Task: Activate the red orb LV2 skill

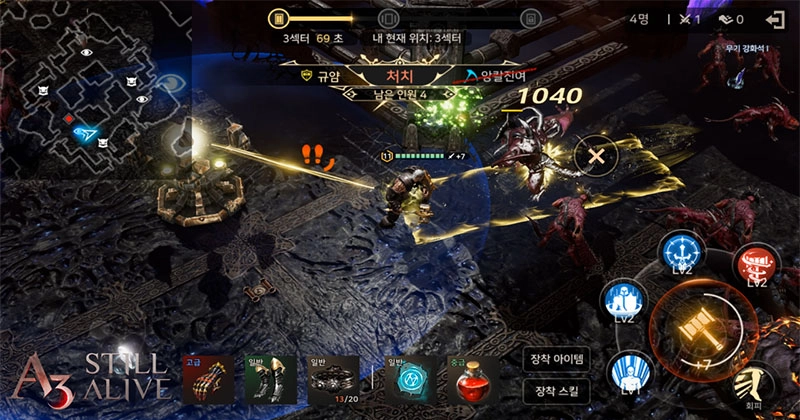Action: (x=757, y=266)
